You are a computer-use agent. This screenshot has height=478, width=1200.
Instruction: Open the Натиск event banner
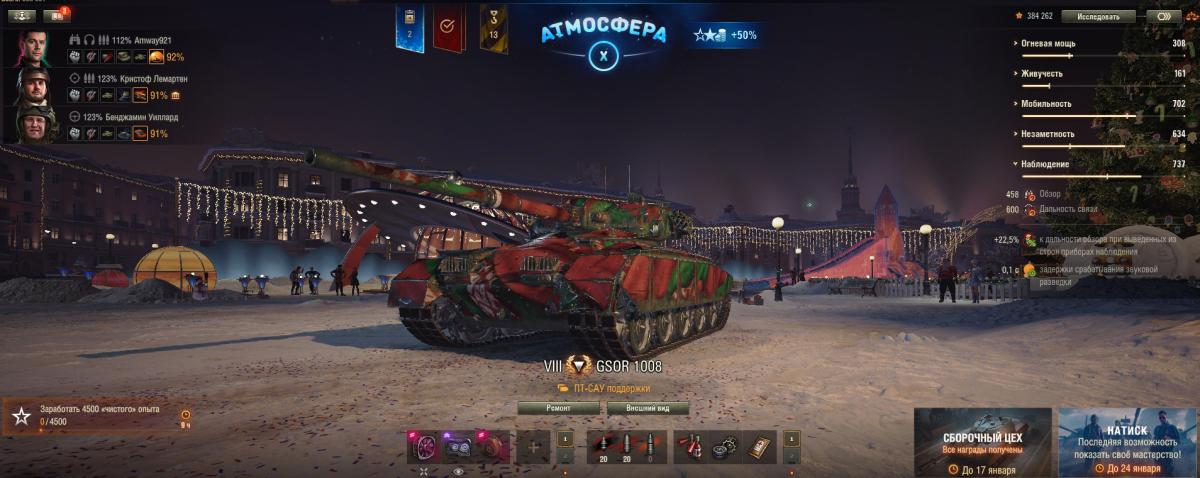coord(1127,442)
